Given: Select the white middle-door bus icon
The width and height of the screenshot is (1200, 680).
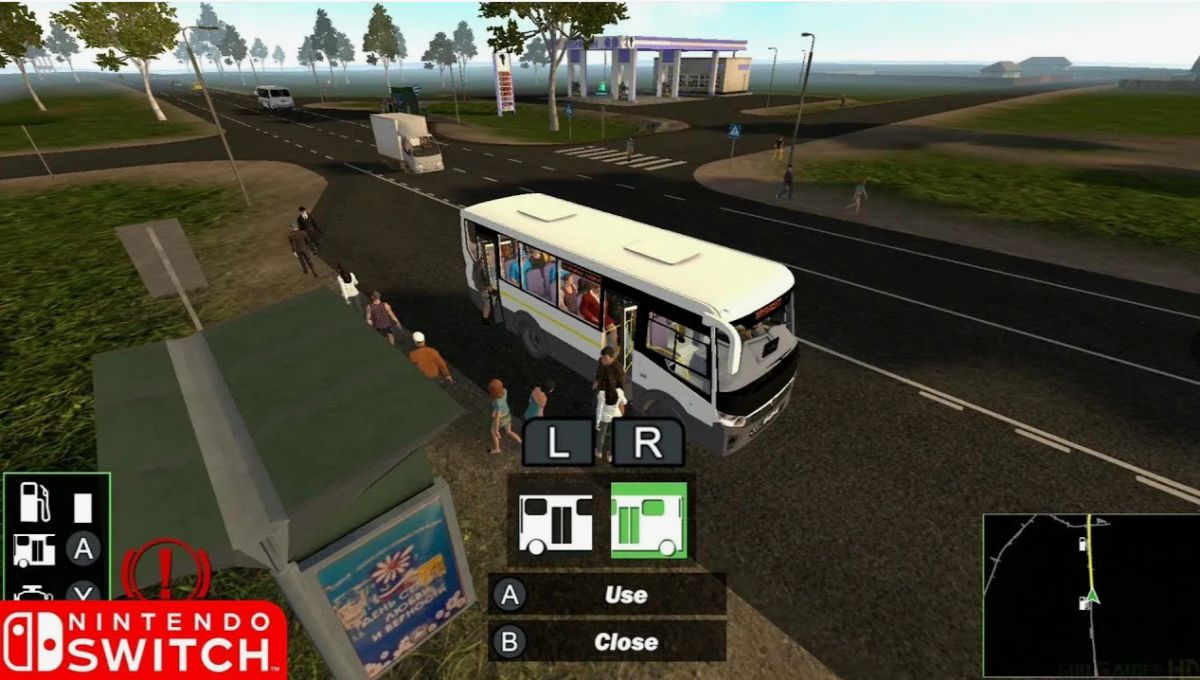Looking at the screenshot, I should pos(555,521).
